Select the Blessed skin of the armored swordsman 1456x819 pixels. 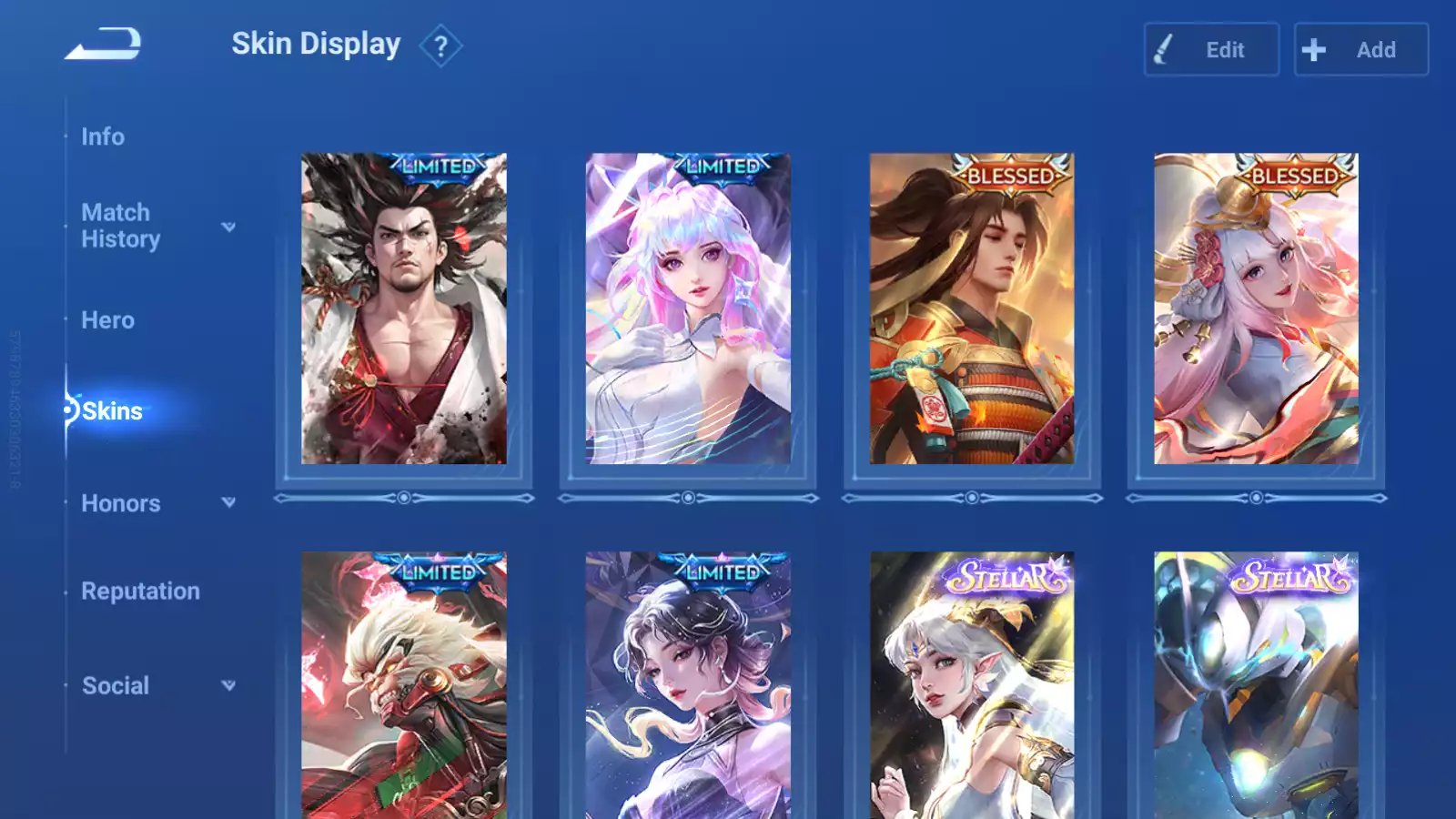coord(972,309)
